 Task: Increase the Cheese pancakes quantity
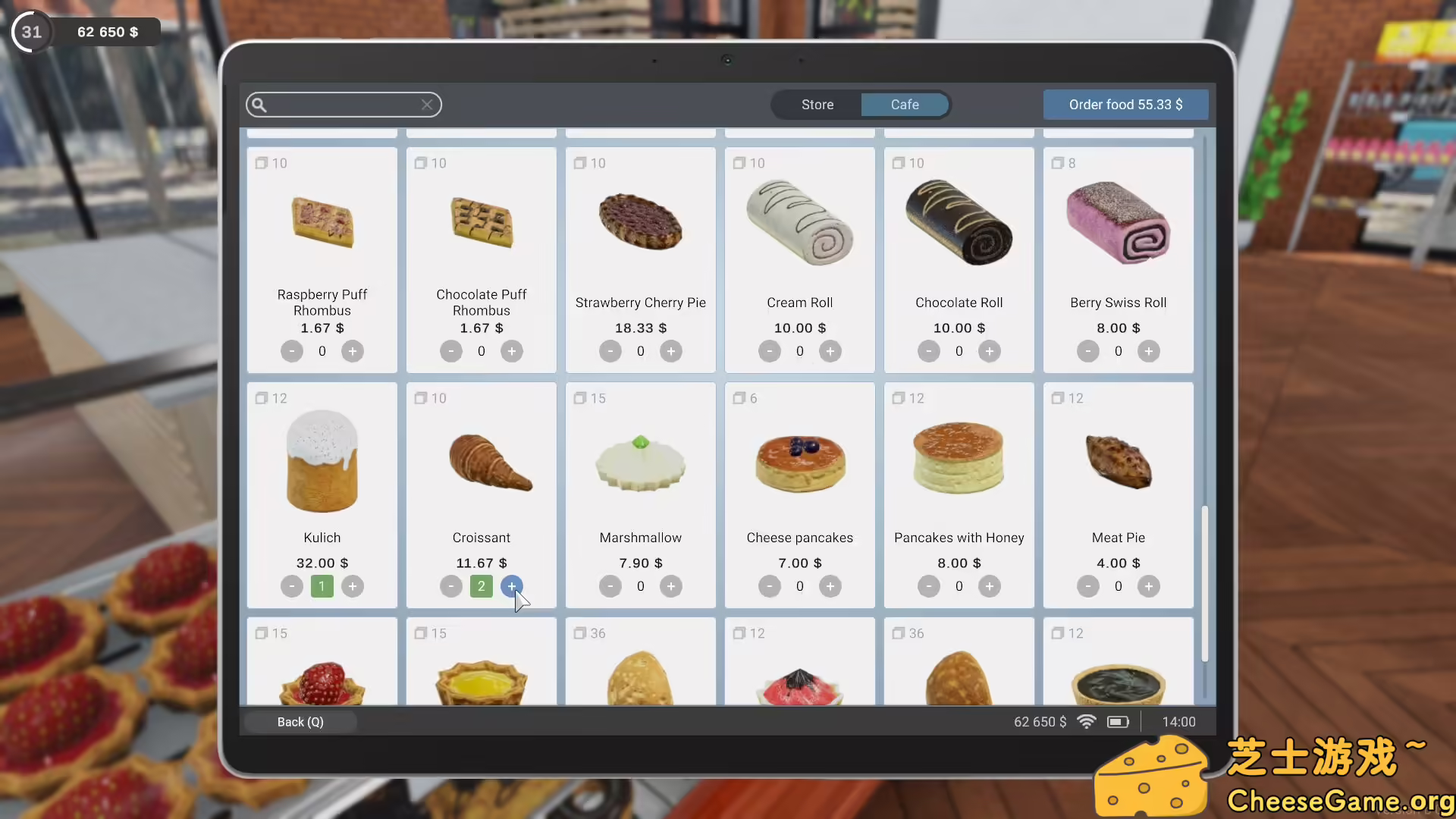tap(830, 586)
